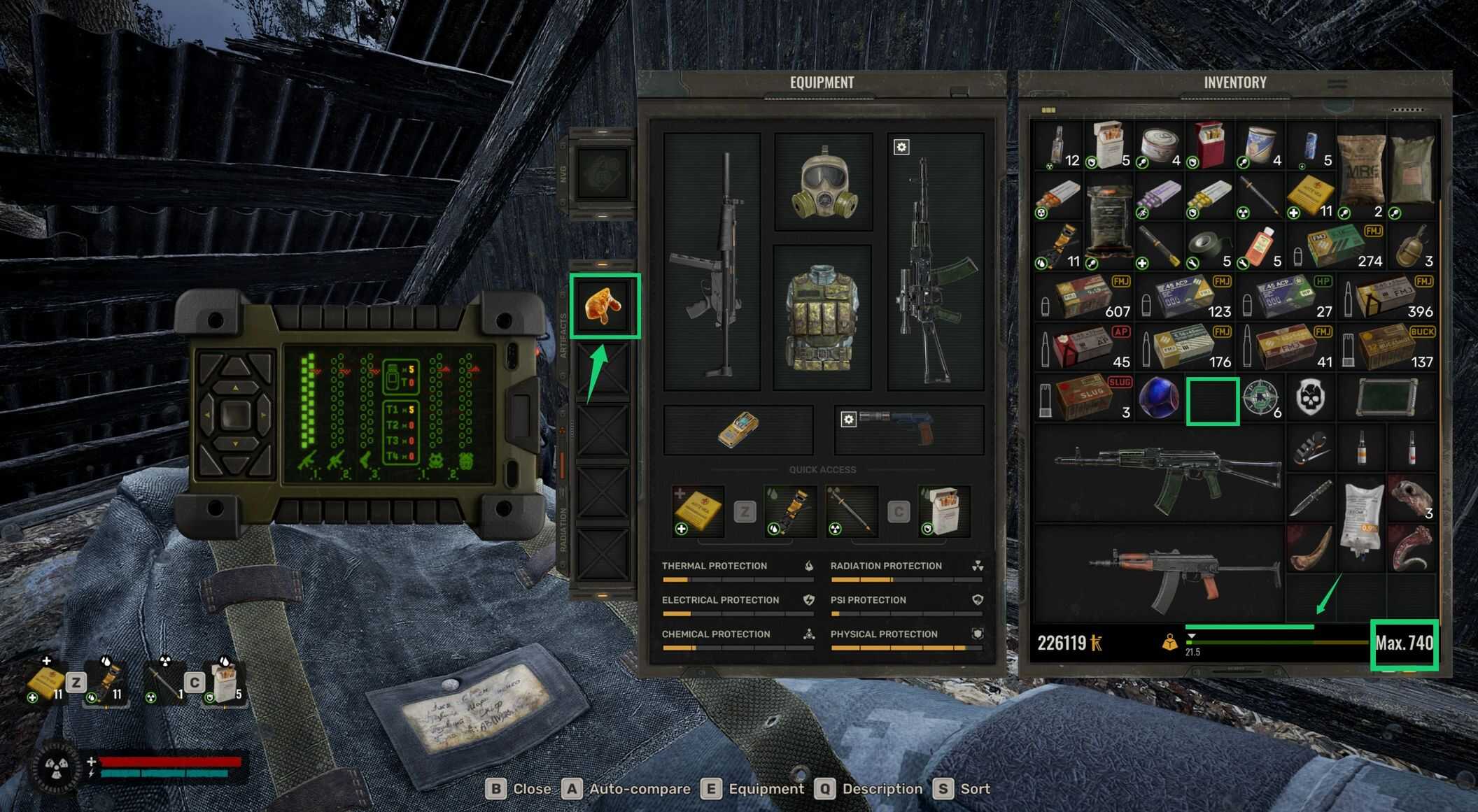
Task: Select the 45 AP ammo box
Action: pyautogui.click(x=1084, y=347)
